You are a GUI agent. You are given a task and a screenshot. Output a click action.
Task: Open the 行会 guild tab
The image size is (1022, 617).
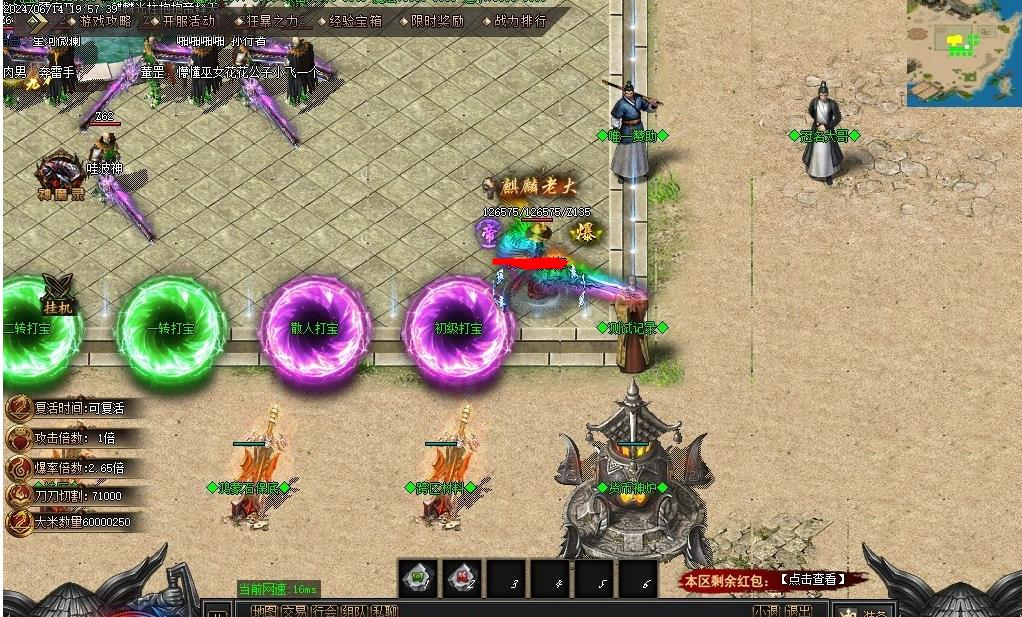click(324, 610)
